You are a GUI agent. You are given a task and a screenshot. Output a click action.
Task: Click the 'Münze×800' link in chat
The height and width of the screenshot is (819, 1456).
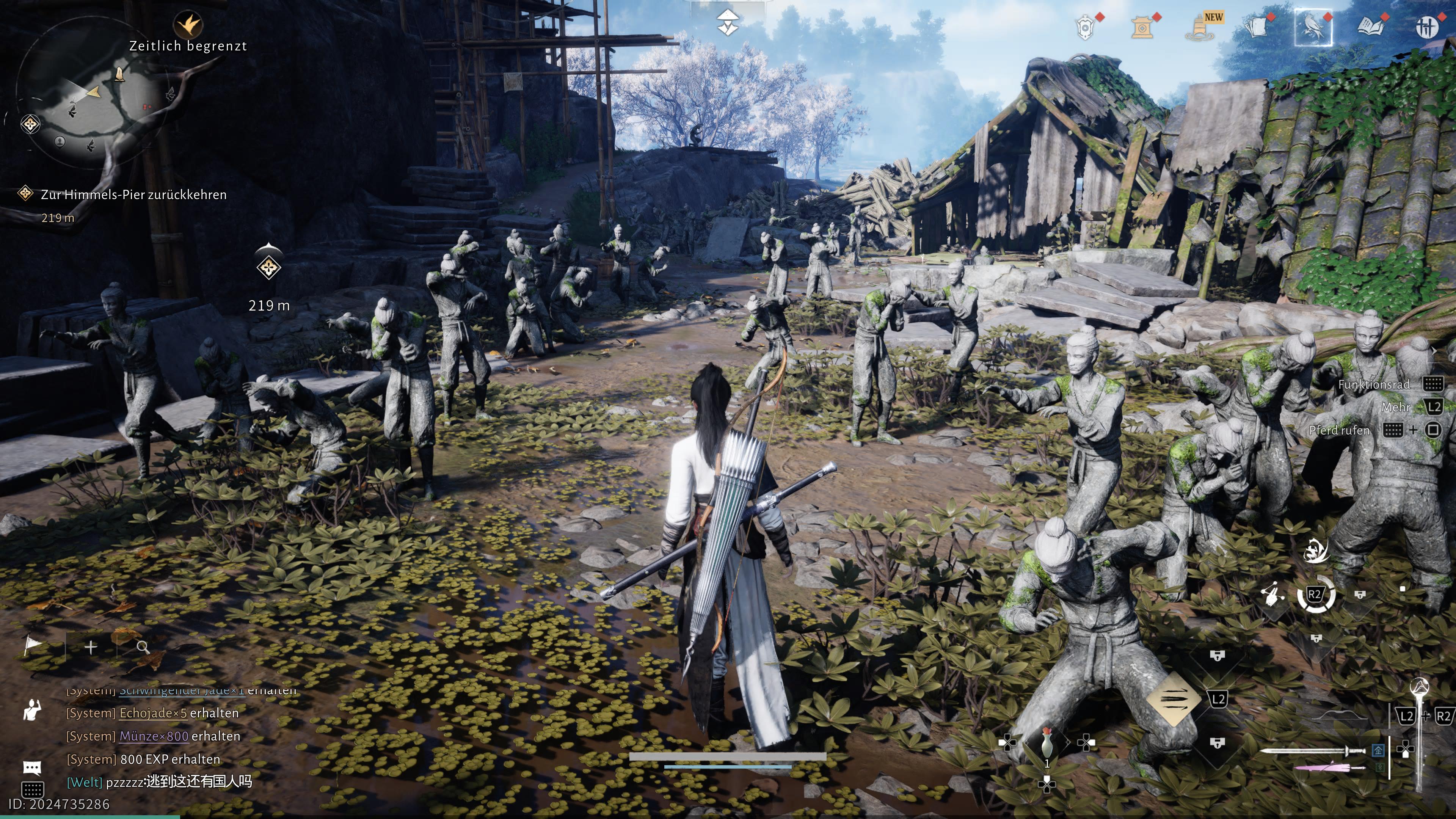pyautogui.click(x=154, y=736)
